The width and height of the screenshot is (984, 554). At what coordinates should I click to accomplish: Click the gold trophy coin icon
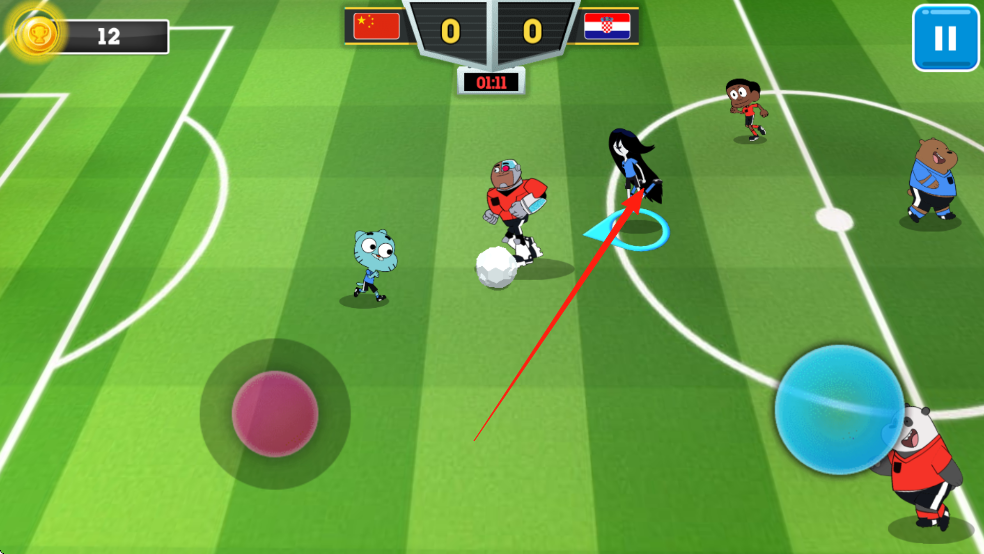38,33
